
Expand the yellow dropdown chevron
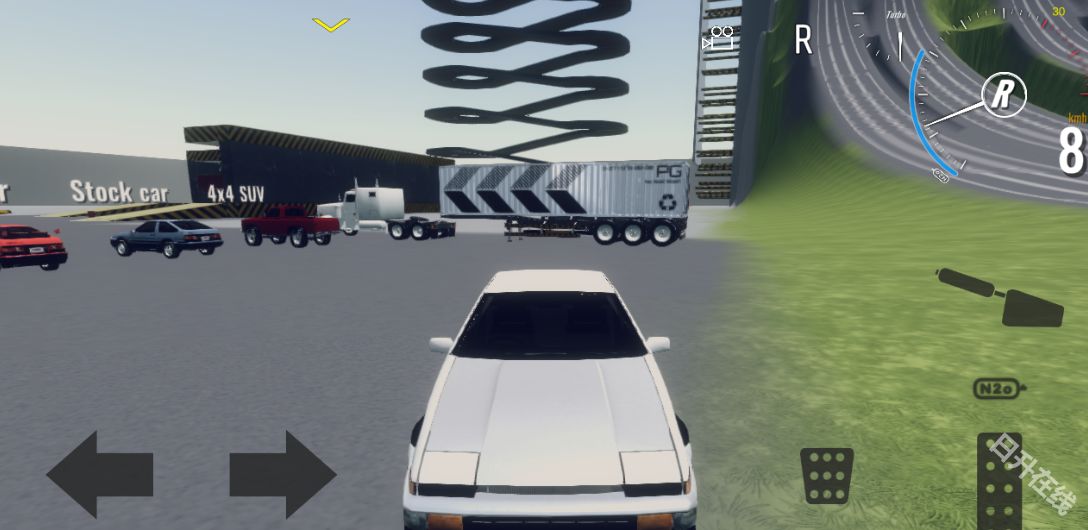330,24
